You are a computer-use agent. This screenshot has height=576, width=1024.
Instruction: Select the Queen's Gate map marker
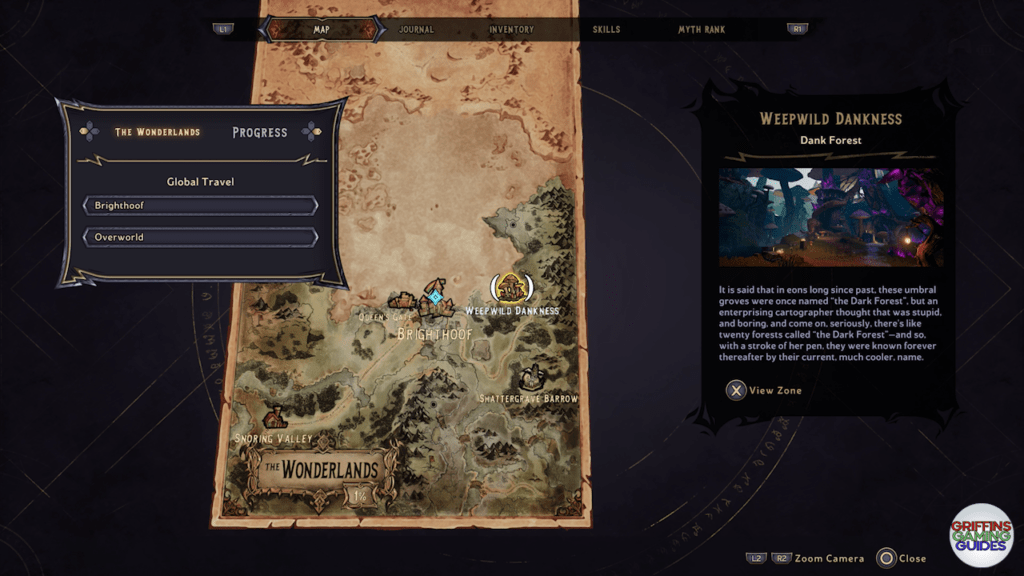pos(403,301)
